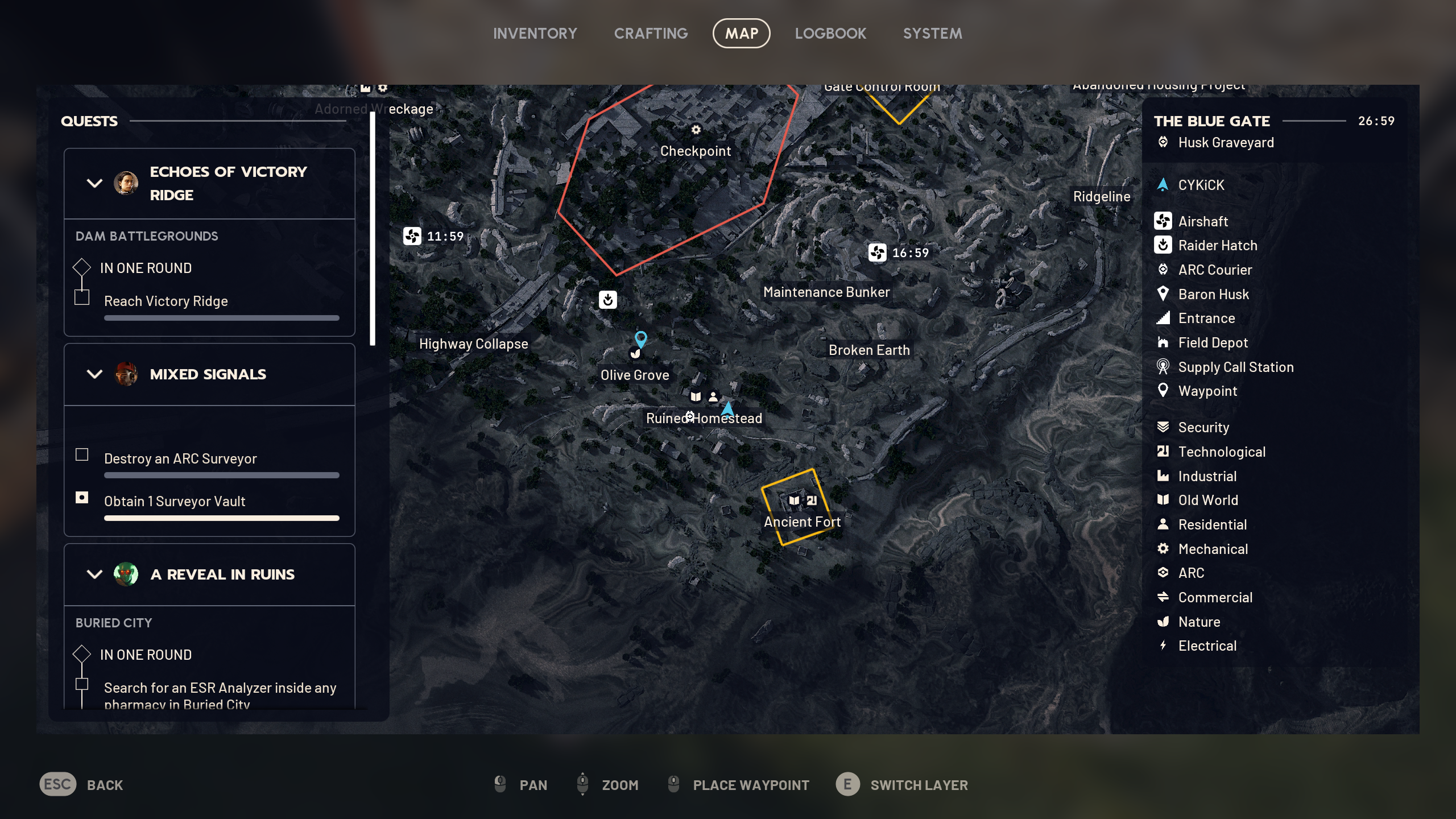Click the Obtain 1 Surveyor Vault progress bar

click(221, 518)
